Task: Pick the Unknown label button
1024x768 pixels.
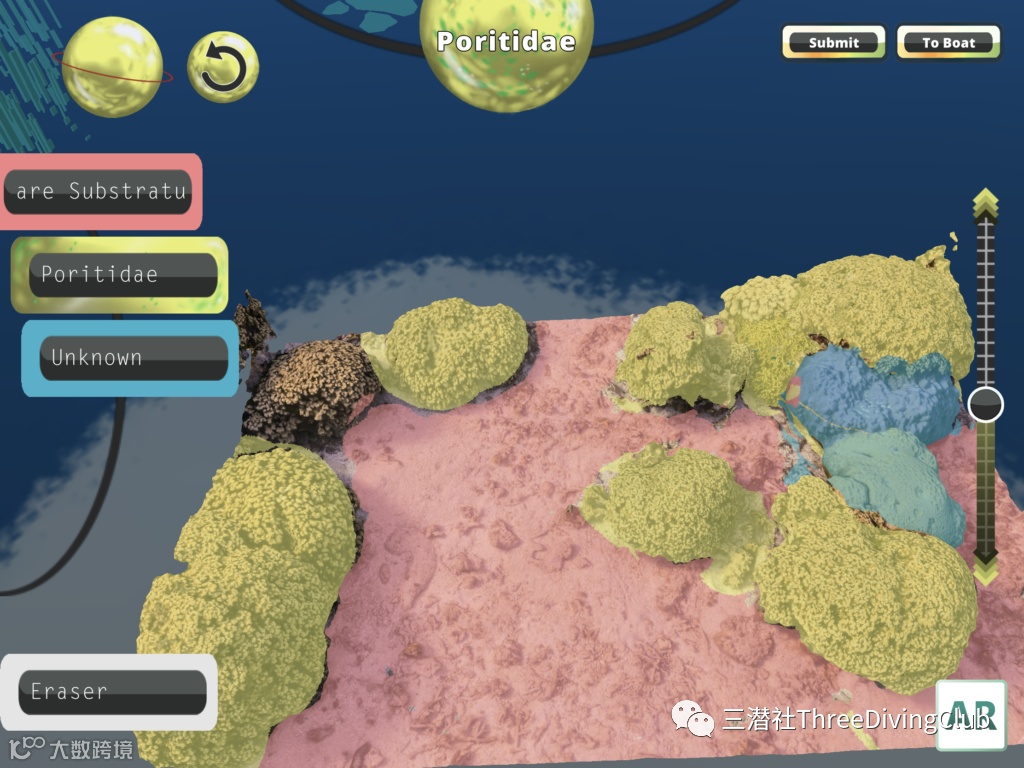Action: coord(132,358)
